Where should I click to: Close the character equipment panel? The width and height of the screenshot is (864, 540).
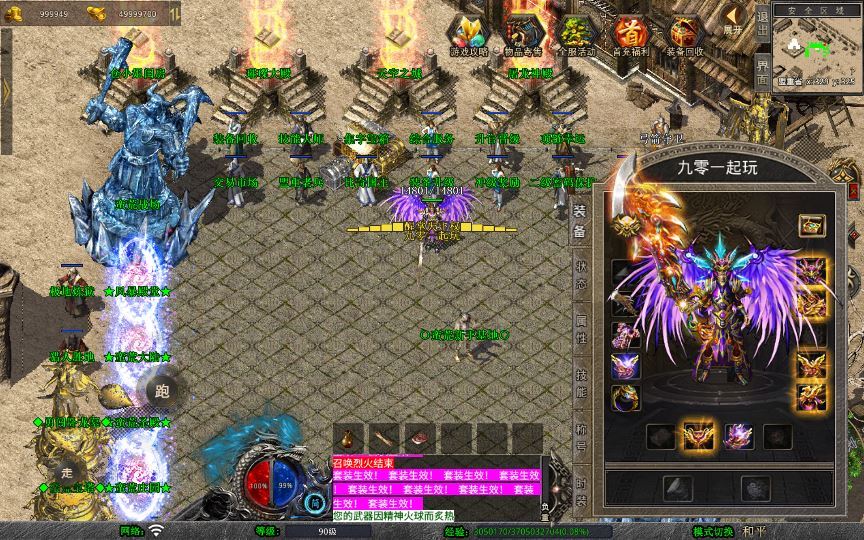coord(853,189)
